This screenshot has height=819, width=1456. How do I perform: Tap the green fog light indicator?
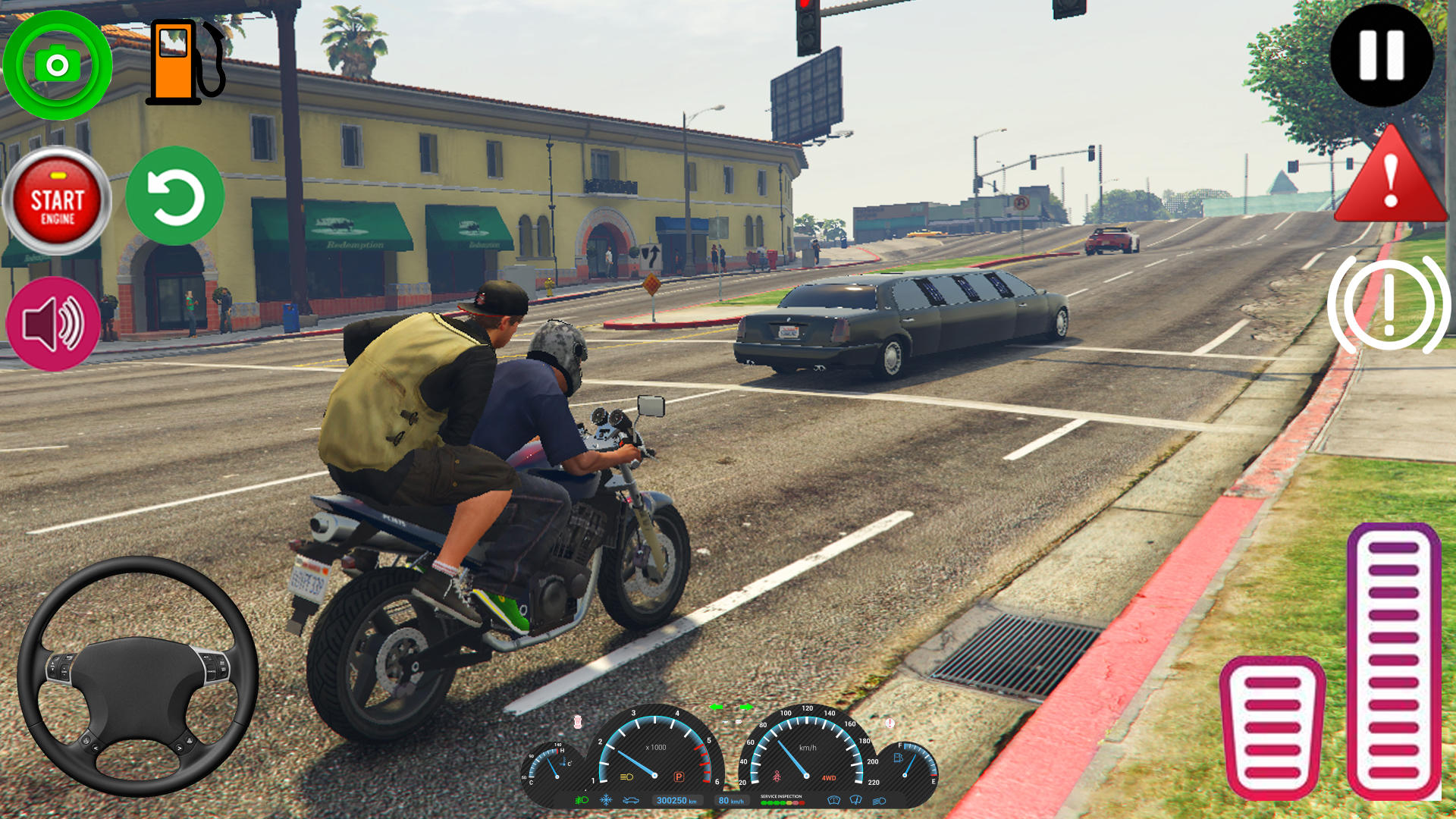579,801
